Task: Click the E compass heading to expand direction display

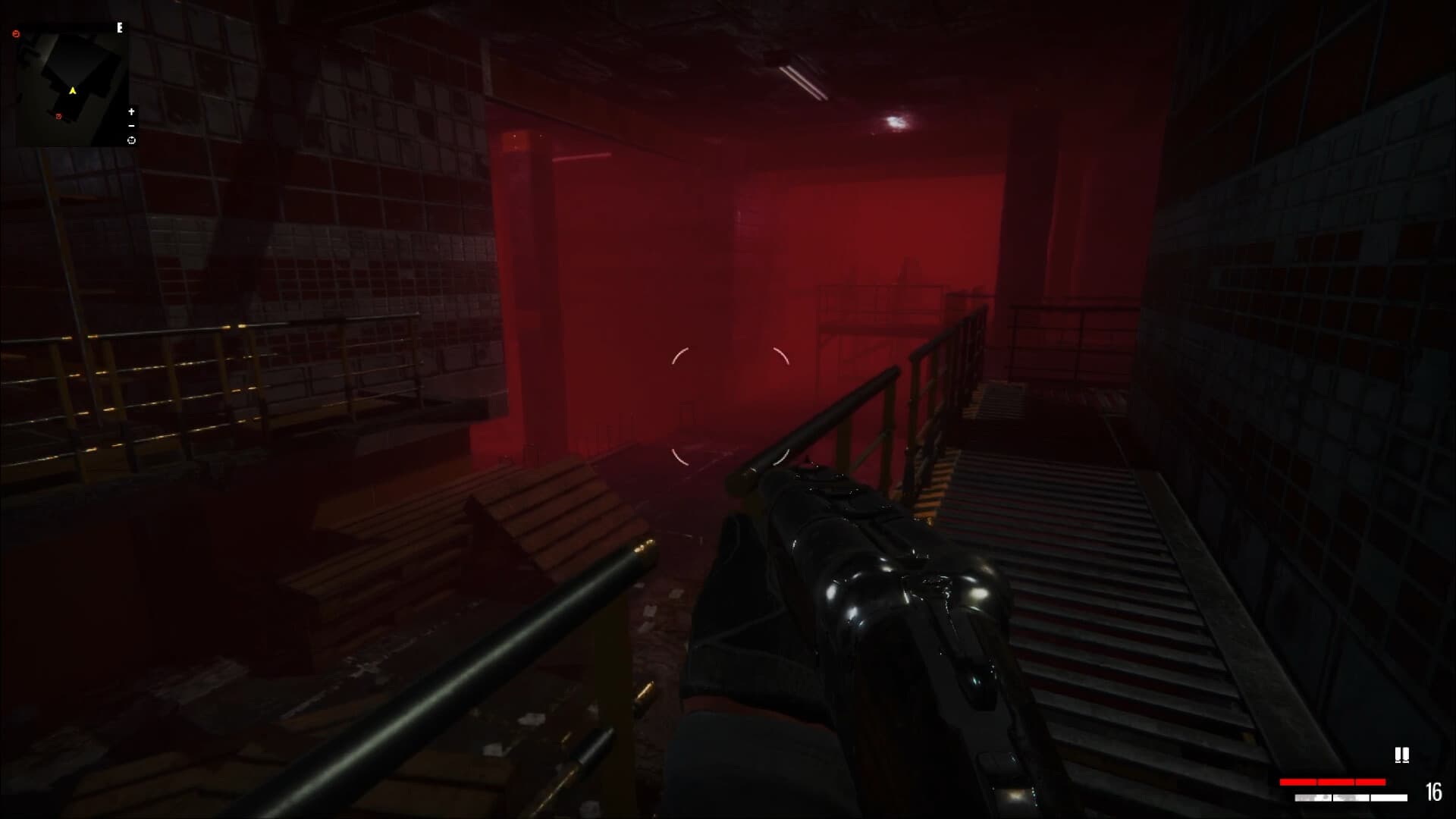Action: click(x=119, y=29)
